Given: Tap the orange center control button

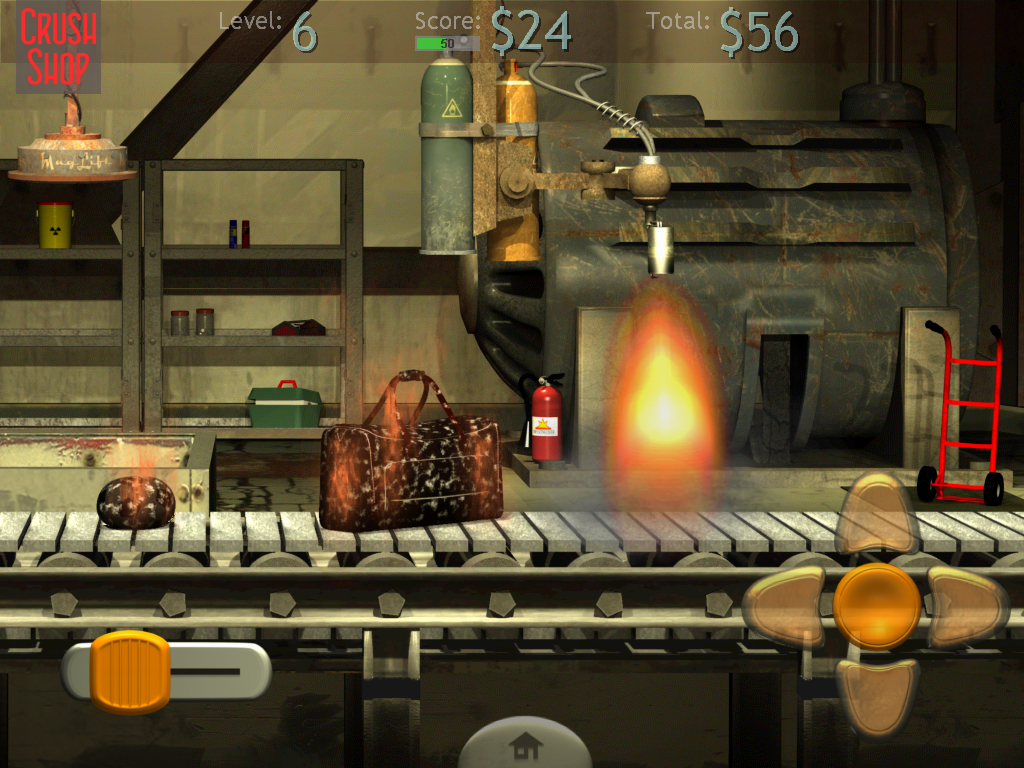Looking at the screenshot, I should click(x=877, y=606).
